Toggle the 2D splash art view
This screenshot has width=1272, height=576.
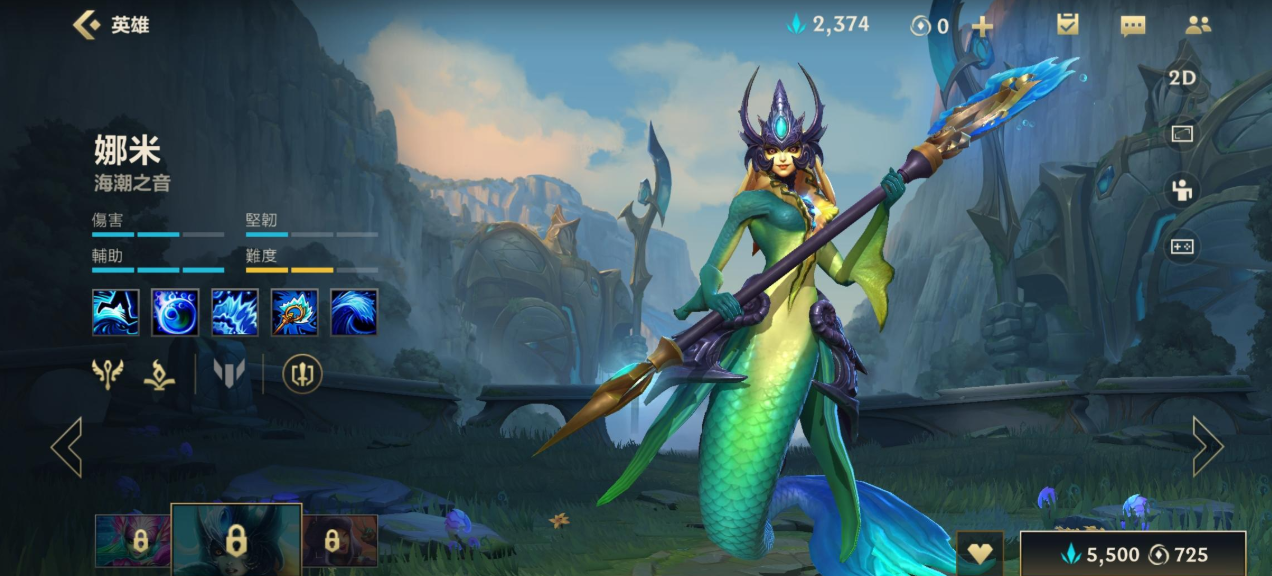pos(1183,78)
